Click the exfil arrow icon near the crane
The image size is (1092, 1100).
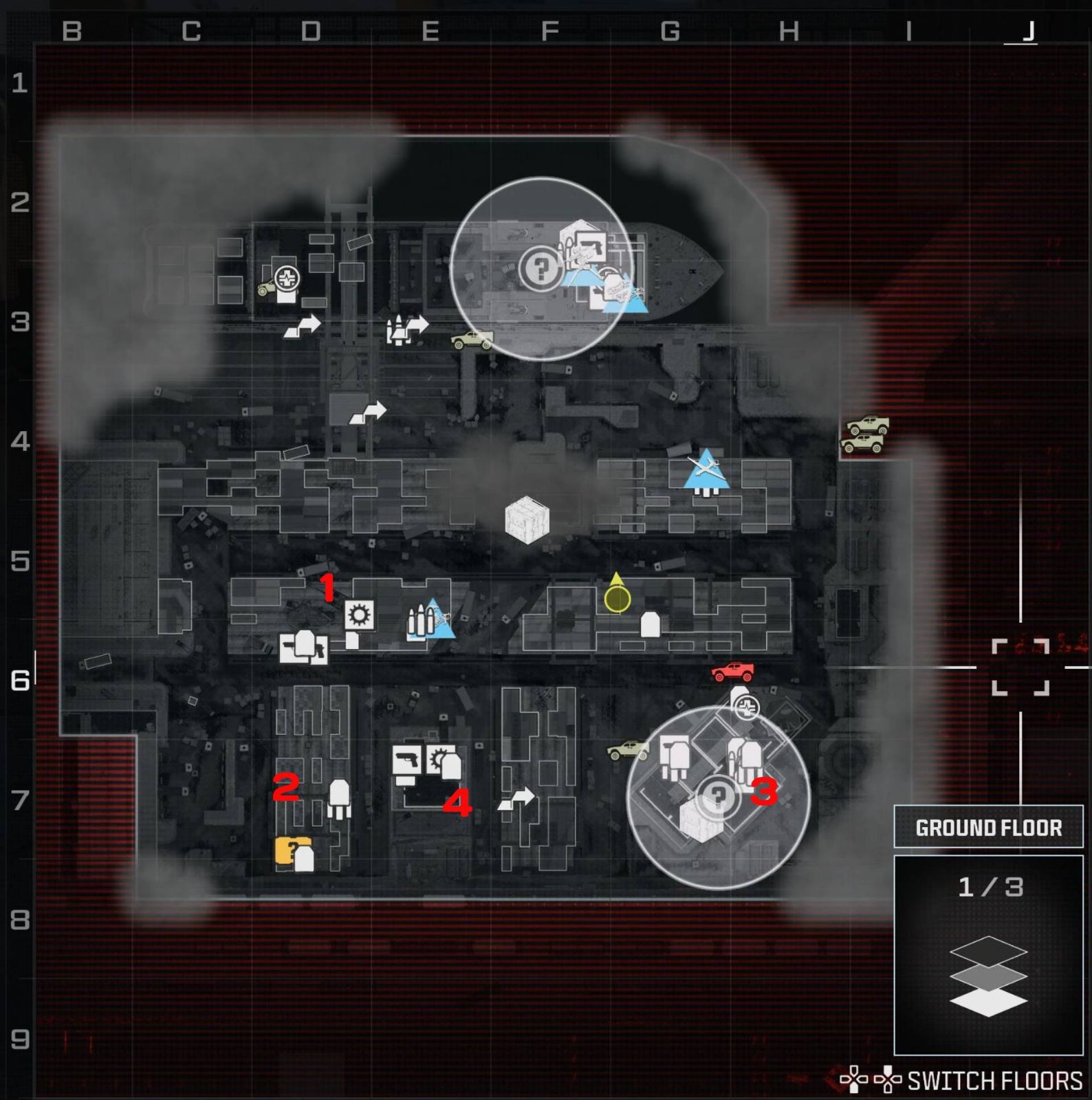[370, 413]
